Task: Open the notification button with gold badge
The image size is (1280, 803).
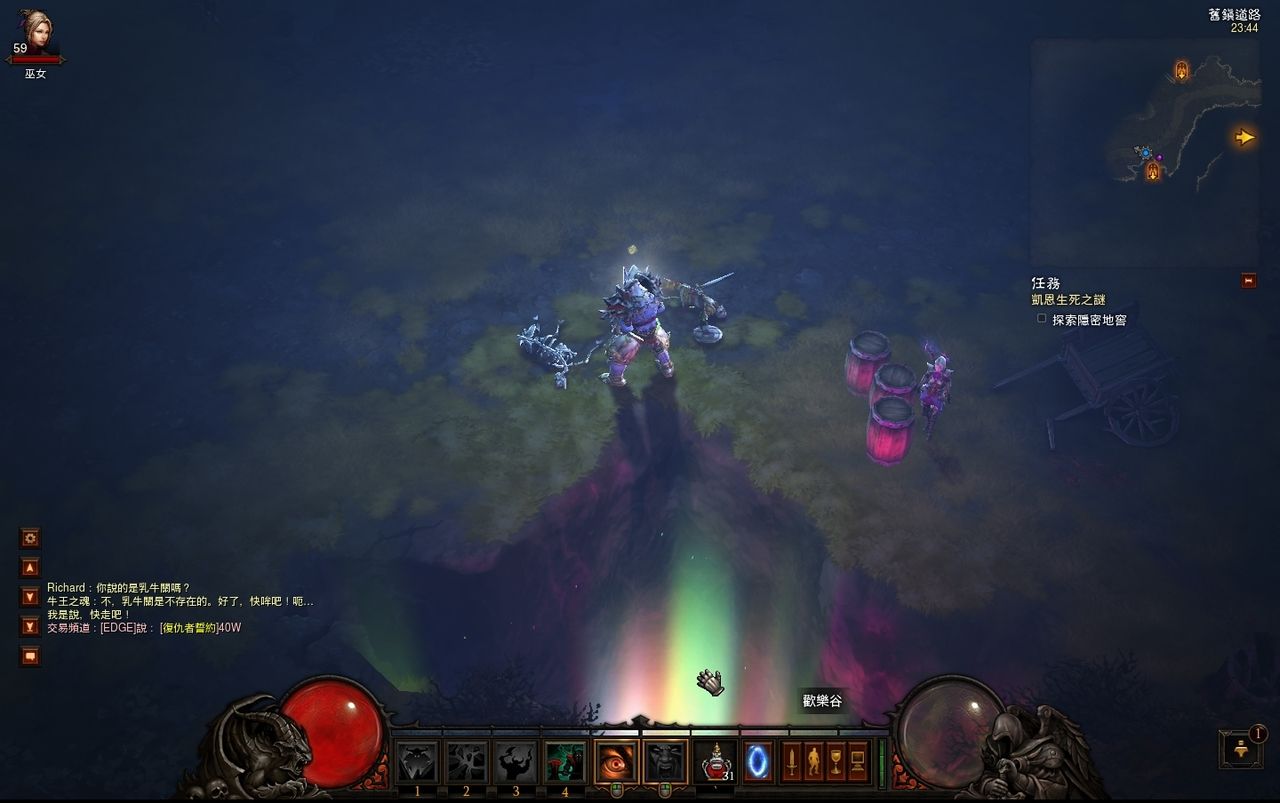Action: click(x=1240, y=749)
